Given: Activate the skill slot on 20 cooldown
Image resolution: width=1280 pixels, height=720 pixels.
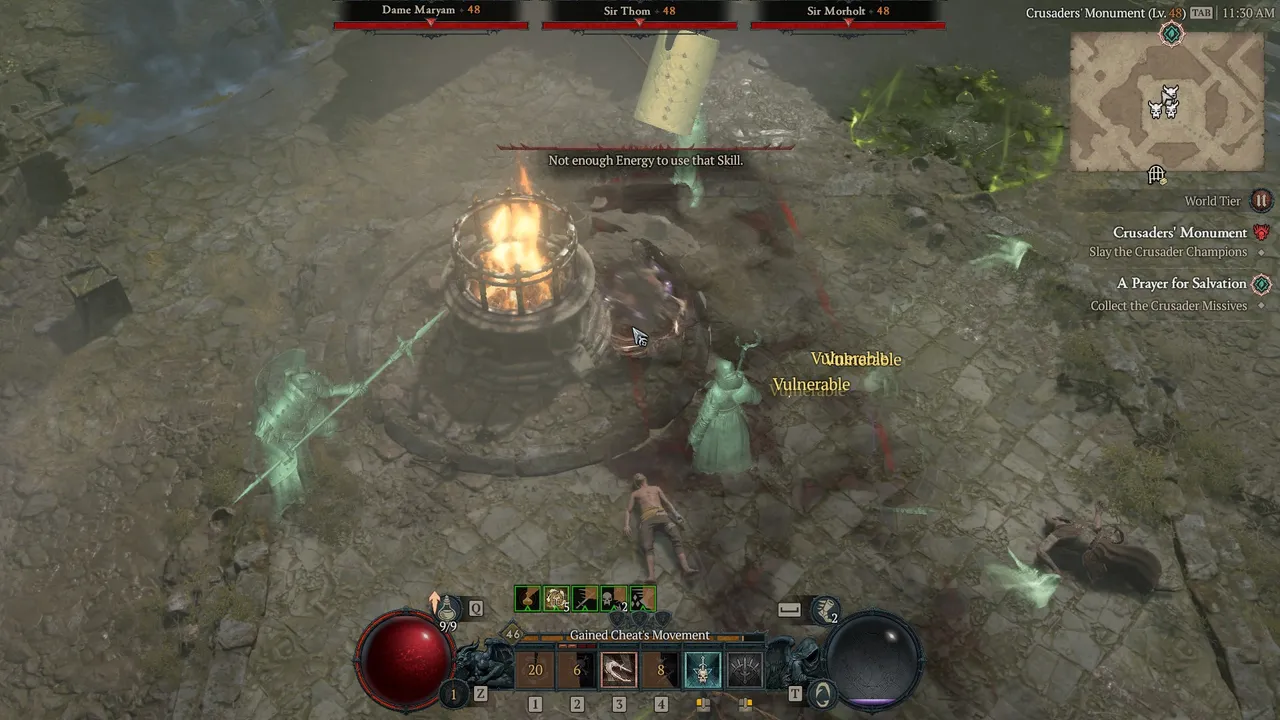Looking at the screenshot, I should click(535, 670).
